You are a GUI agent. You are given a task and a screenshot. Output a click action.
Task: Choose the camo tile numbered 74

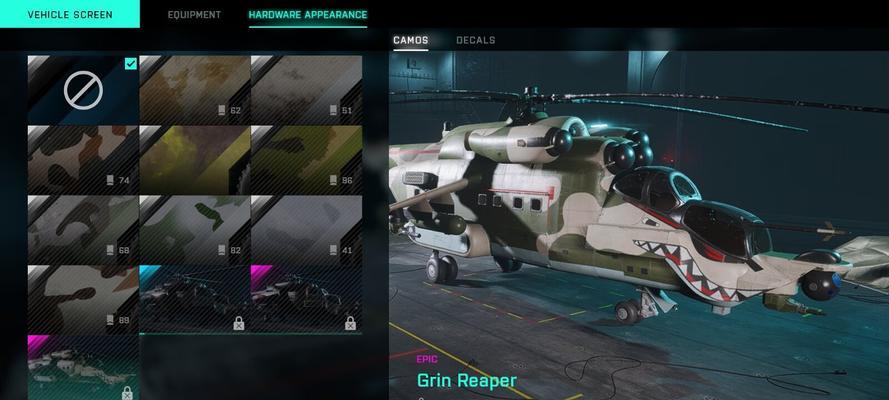(x=83, y=159)
